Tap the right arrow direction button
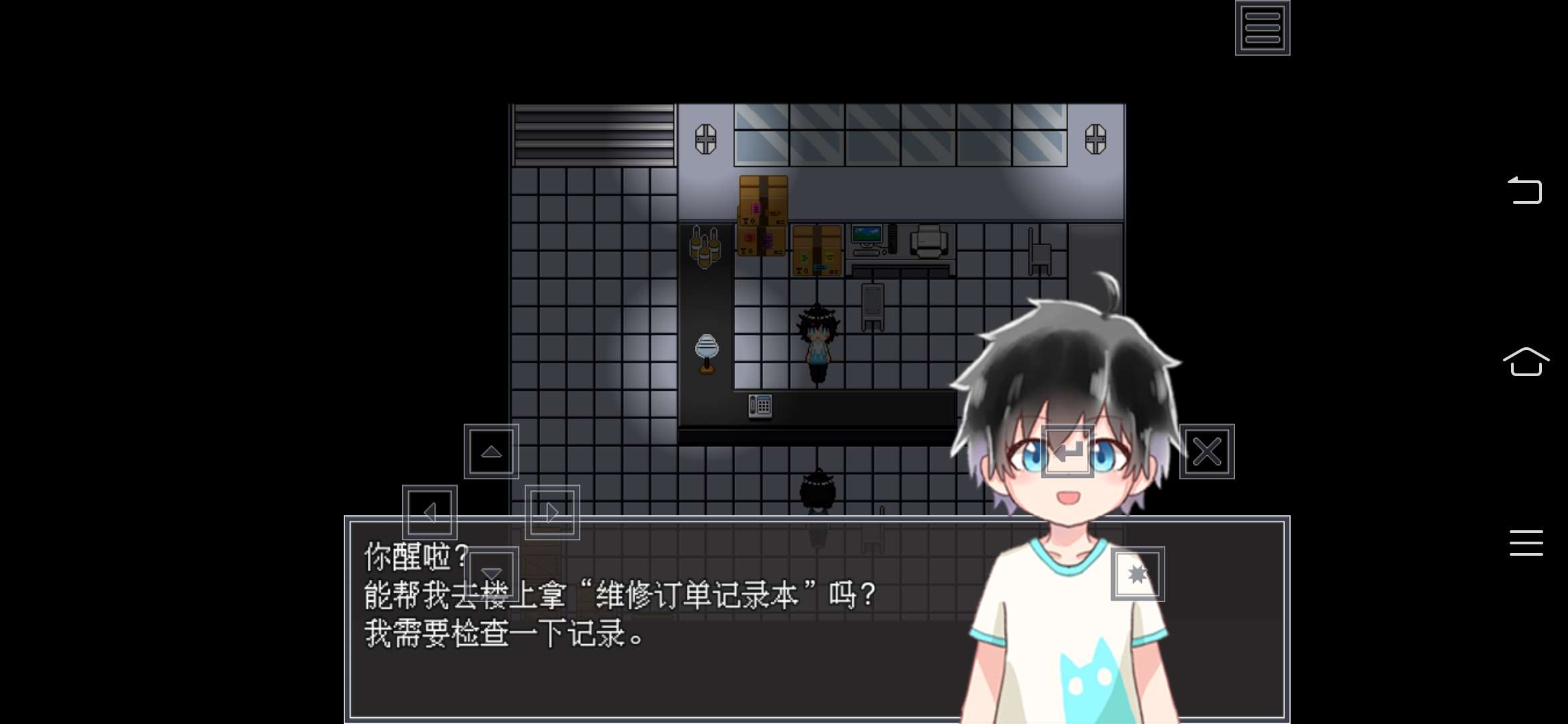 point(552,513)
